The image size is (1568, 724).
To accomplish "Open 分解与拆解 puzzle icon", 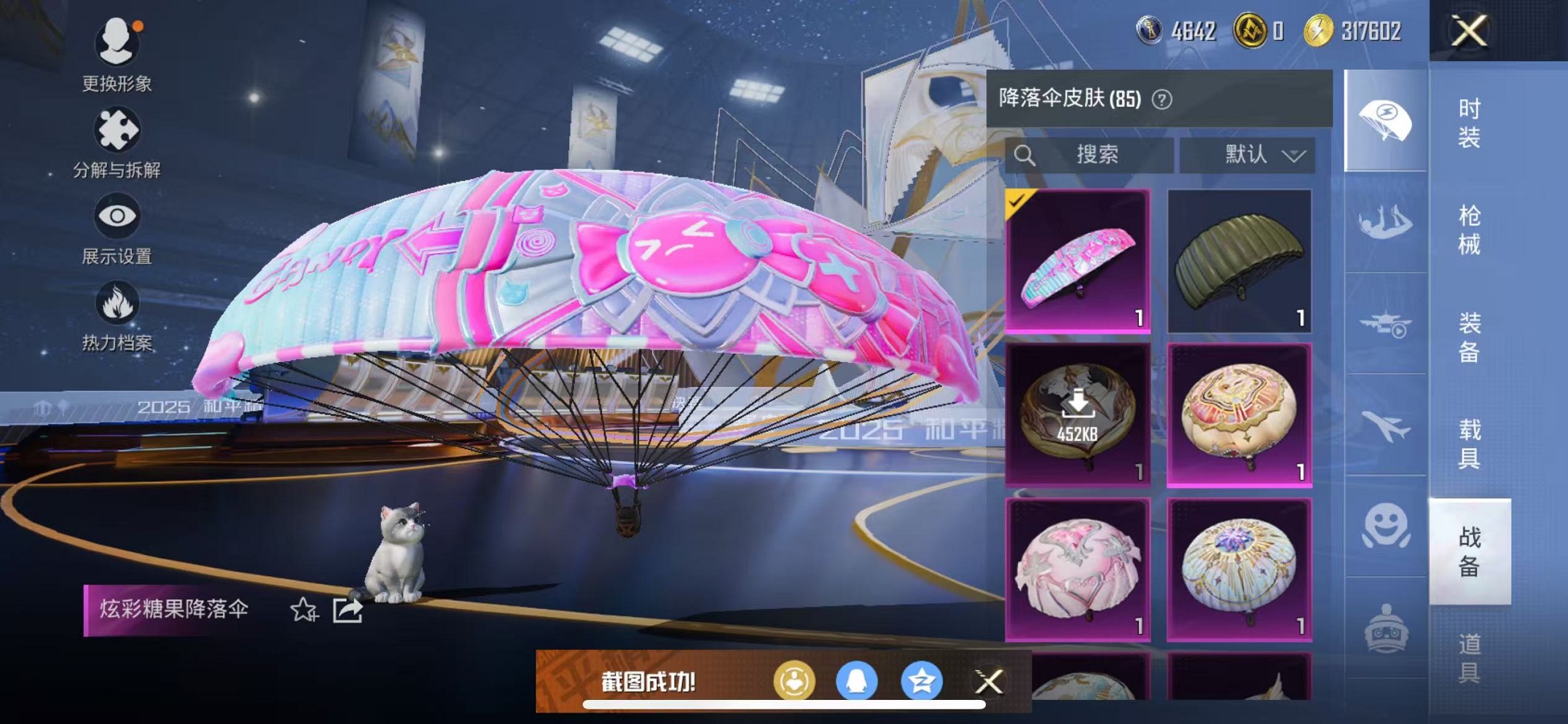I will (117, 131).
